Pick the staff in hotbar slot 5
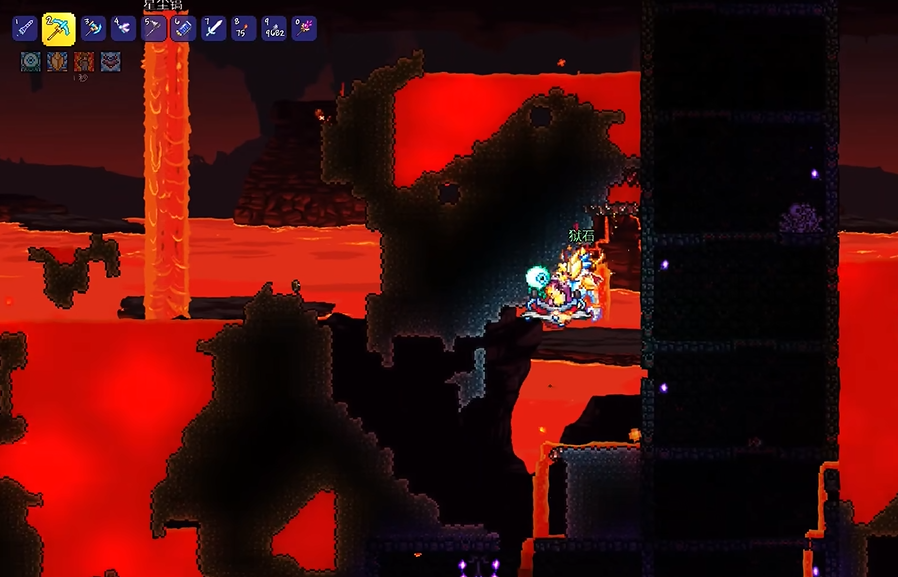 click(154, 28)
